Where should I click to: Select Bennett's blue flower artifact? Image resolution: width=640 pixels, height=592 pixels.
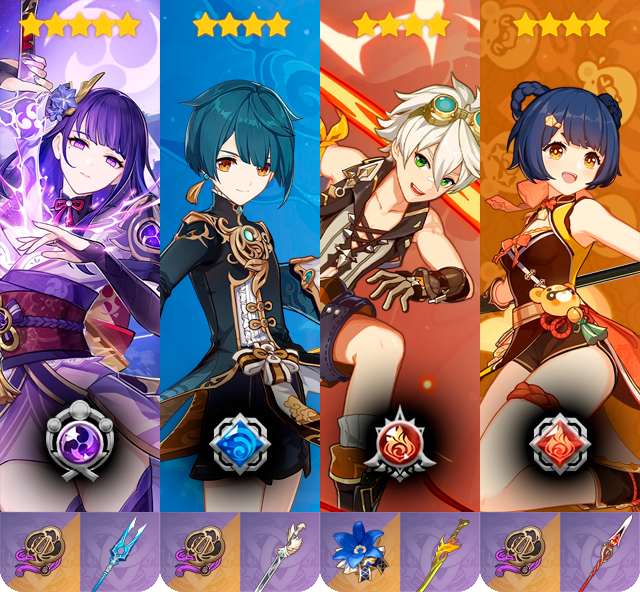360,552
